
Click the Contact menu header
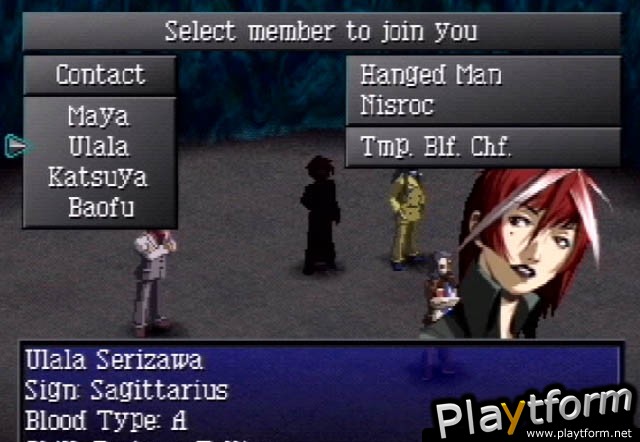[x=99, y=75]
